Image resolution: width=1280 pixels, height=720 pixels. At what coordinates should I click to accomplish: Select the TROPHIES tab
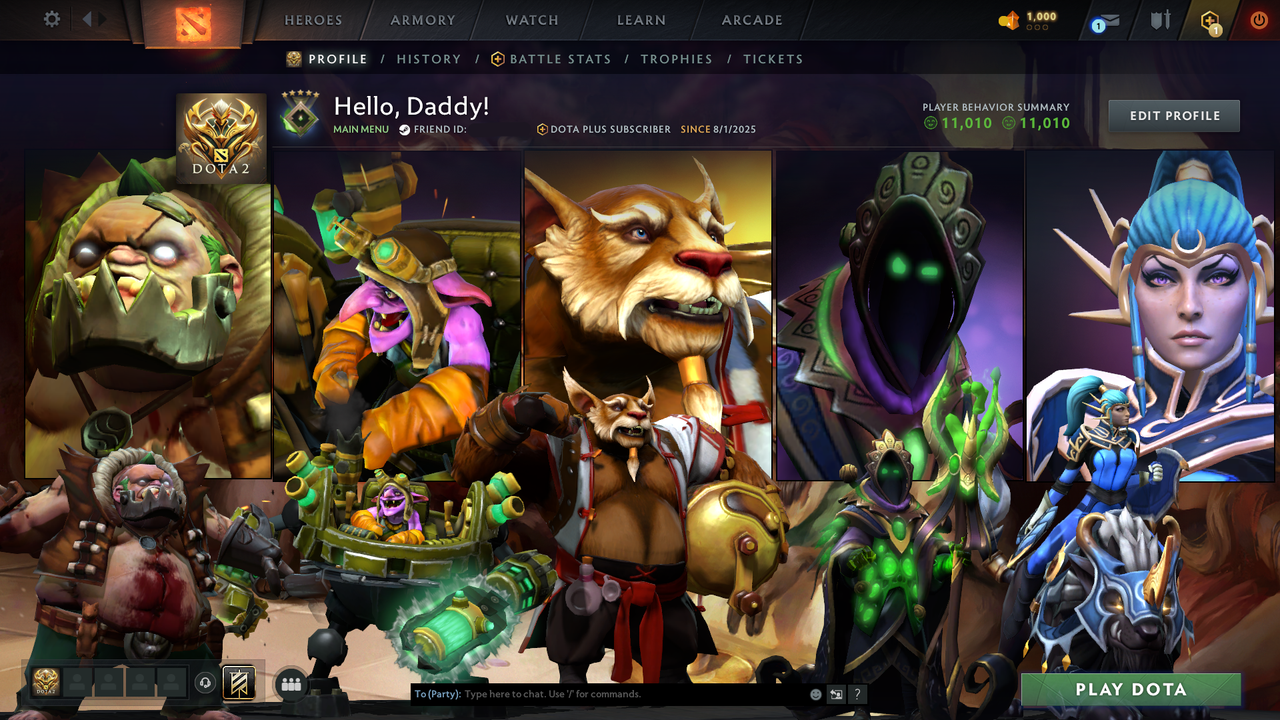pyautogui.click(x=676, y=59)
